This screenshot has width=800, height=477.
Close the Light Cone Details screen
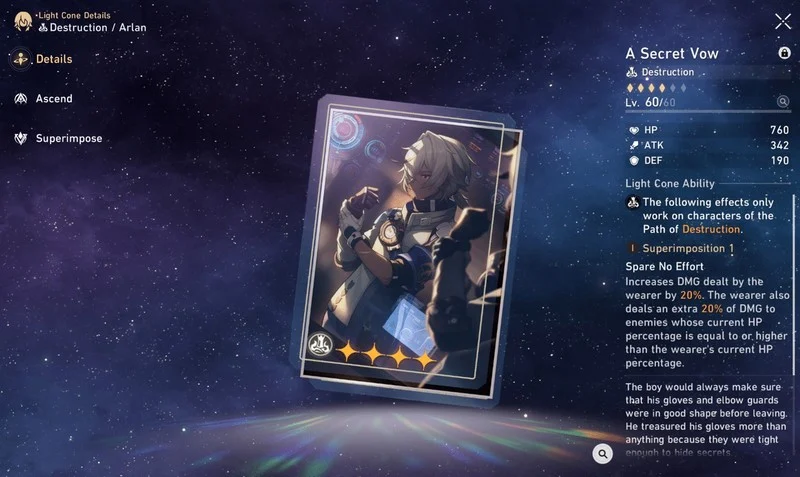[782, 21]
